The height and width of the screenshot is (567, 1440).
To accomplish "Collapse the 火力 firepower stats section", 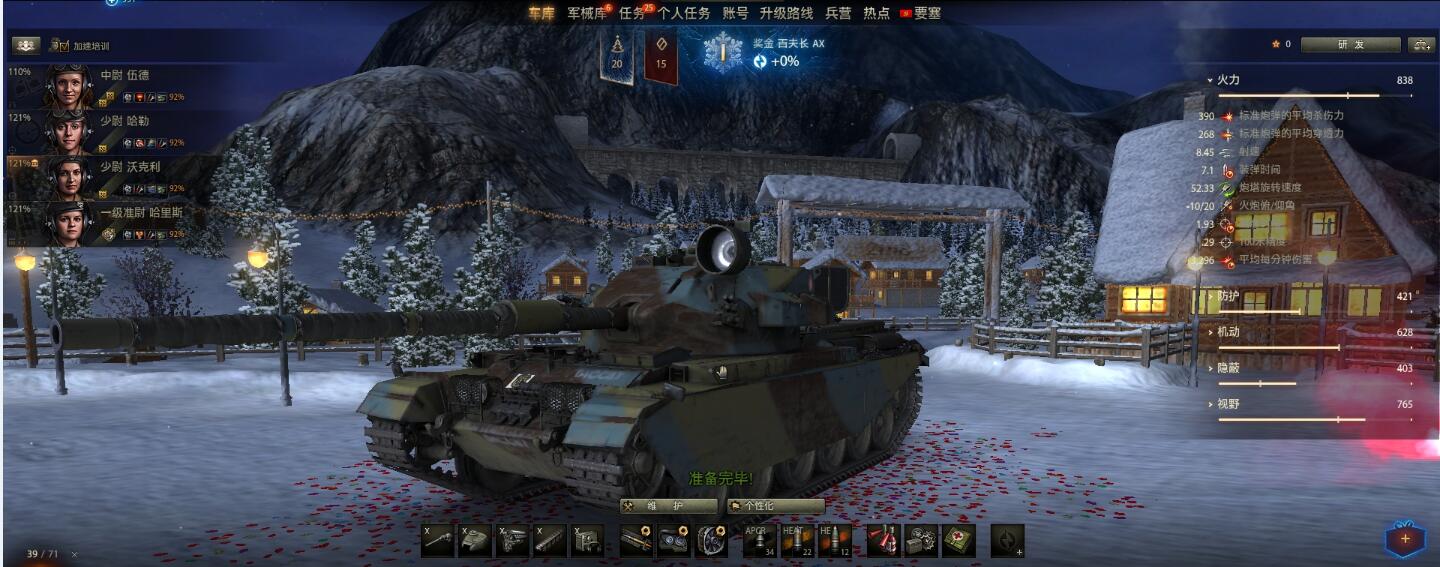I will tap(1228, 80).
